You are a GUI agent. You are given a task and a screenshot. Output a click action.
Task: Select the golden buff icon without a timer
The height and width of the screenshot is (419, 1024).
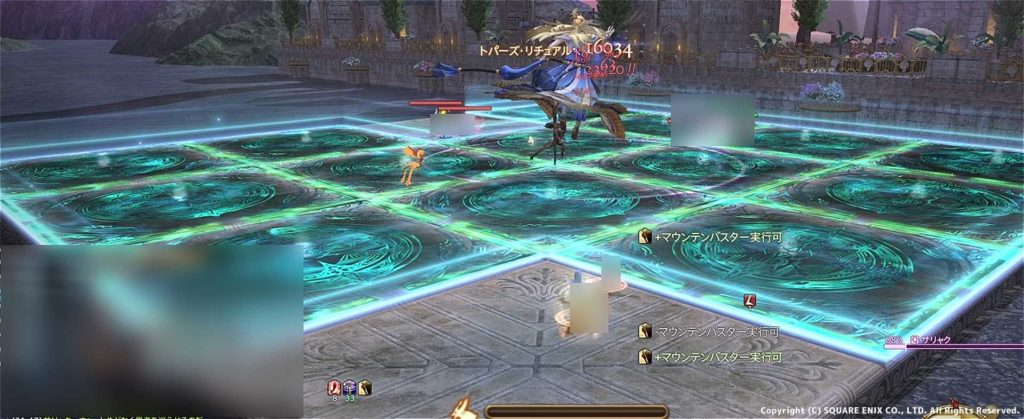[x=365, y=387]
